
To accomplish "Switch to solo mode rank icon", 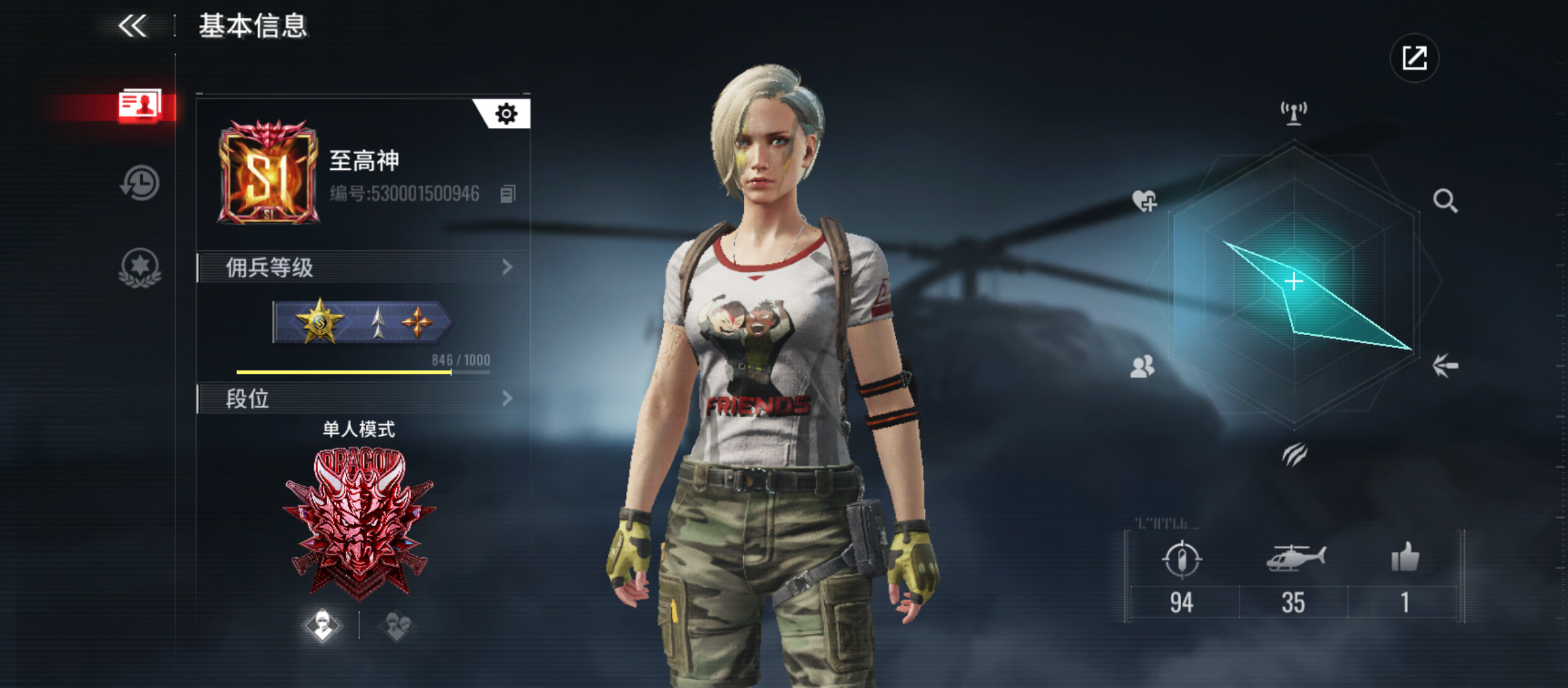I will click(323, 625).
